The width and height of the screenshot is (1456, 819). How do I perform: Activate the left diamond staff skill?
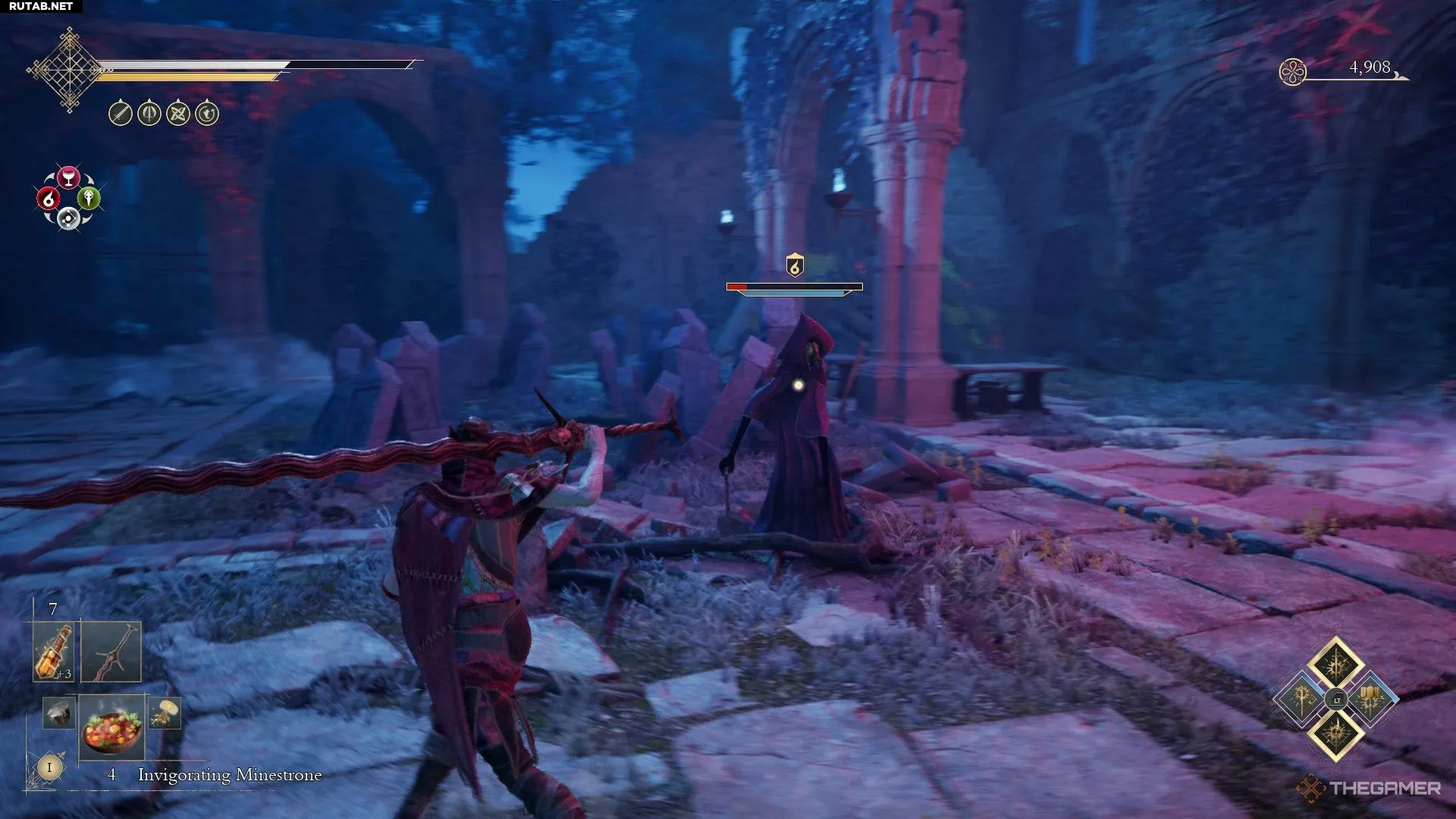click(1301, 698)
